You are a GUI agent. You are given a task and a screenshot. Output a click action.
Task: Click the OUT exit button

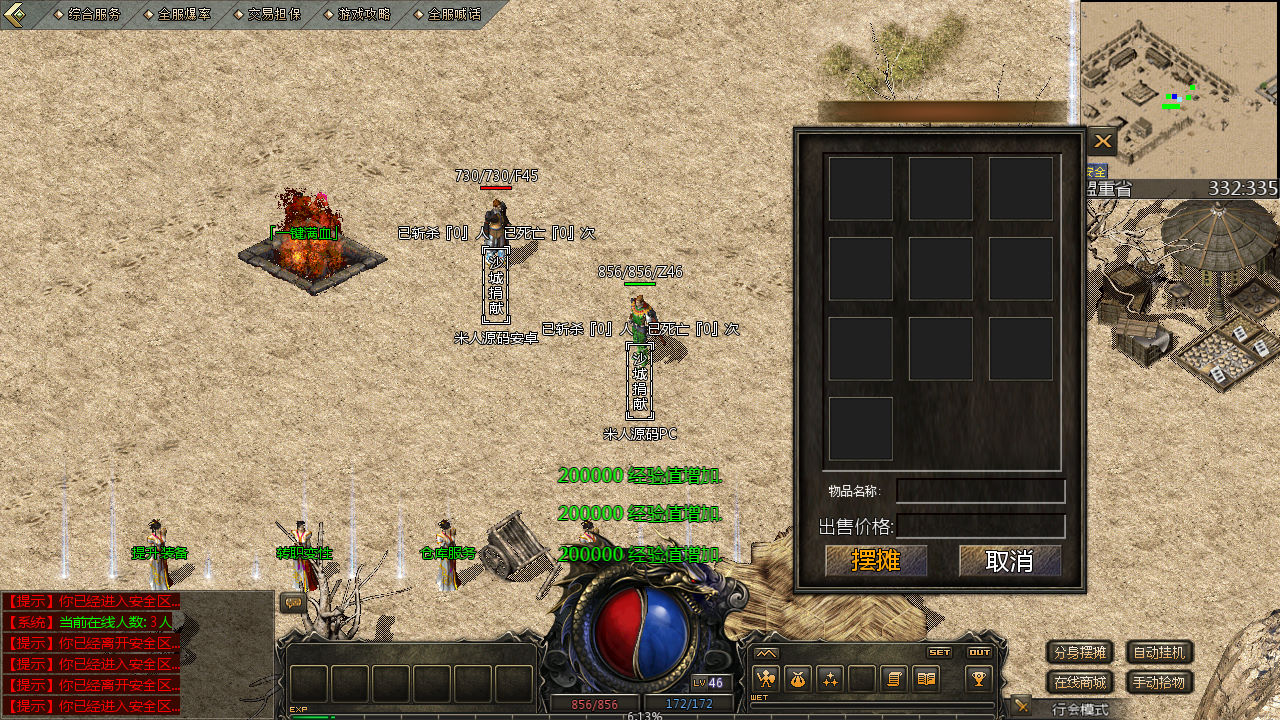[979, 652]
